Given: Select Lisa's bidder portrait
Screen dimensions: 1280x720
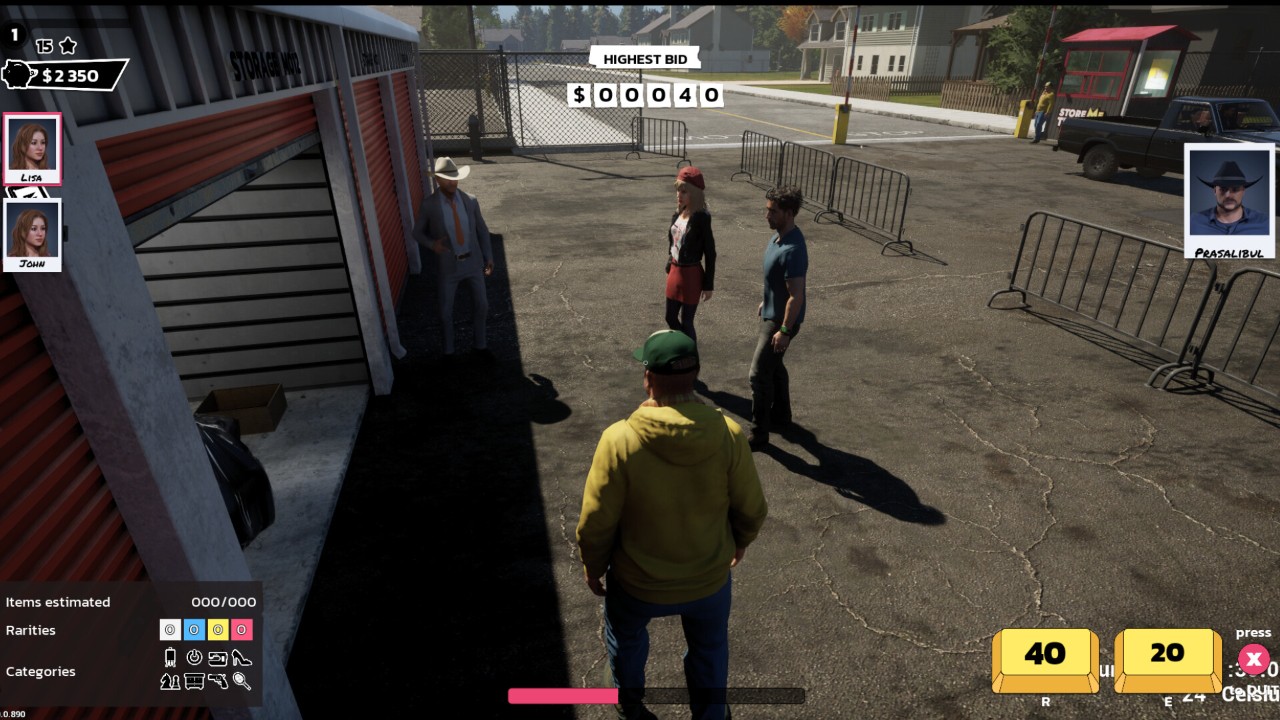Looking at the screenshot, I should pyautogui.click(x=33, y=148).
